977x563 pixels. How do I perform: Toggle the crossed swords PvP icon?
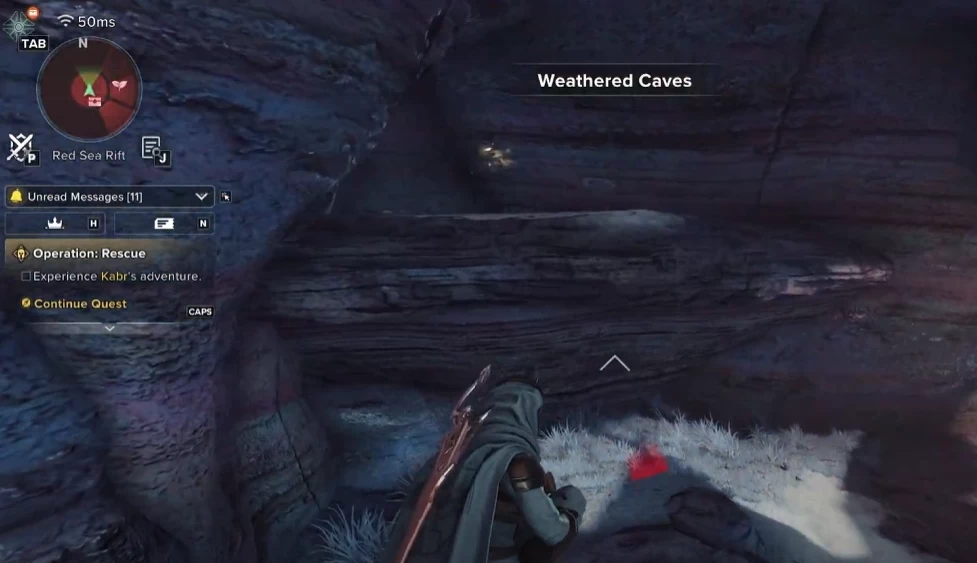pos(19,146)
